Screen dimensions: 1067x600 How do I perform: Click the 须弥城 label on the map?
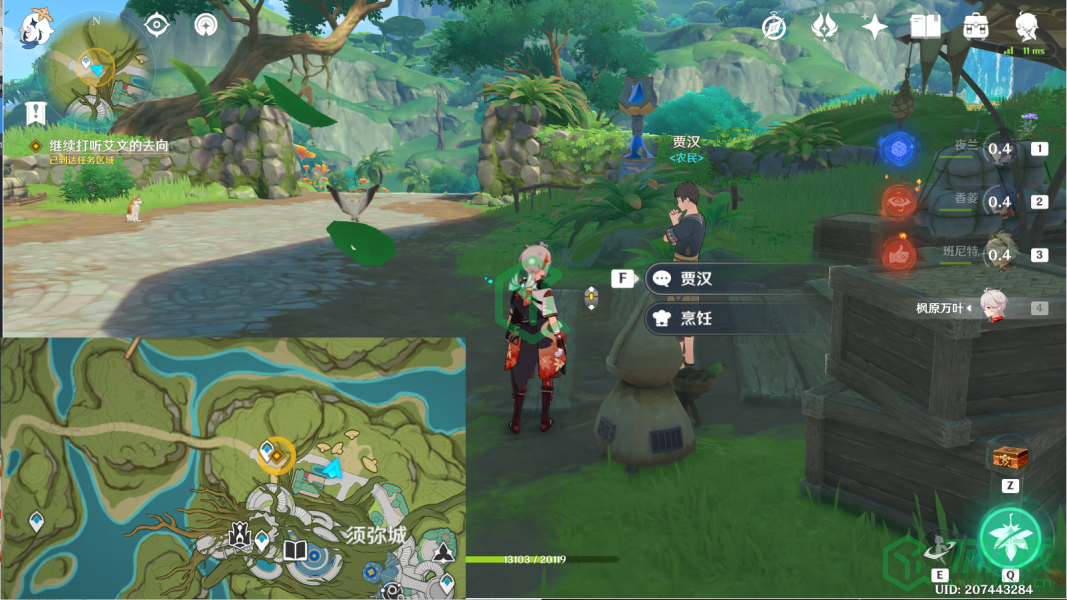[375, 536]
